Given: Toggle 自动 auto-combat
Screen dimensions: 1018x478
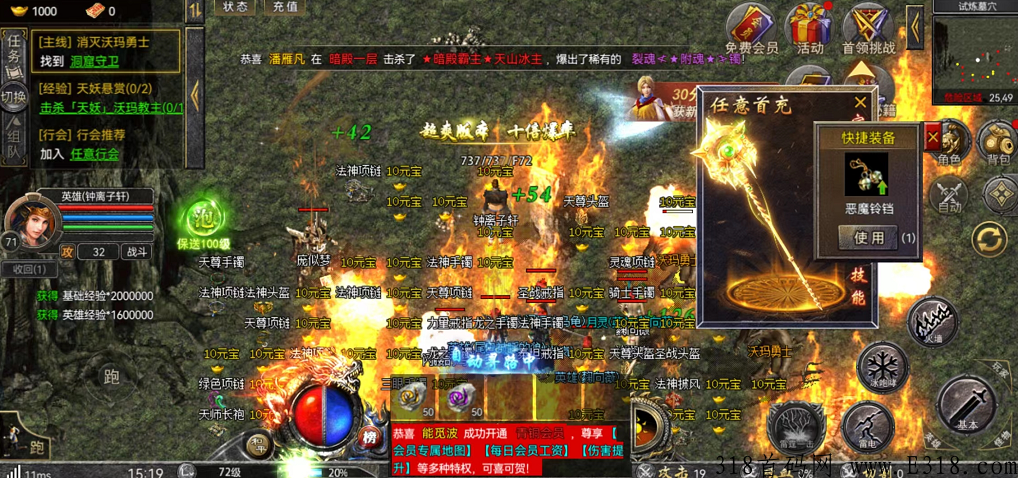Looking at the screenshot, I should [x=949, y=193].
